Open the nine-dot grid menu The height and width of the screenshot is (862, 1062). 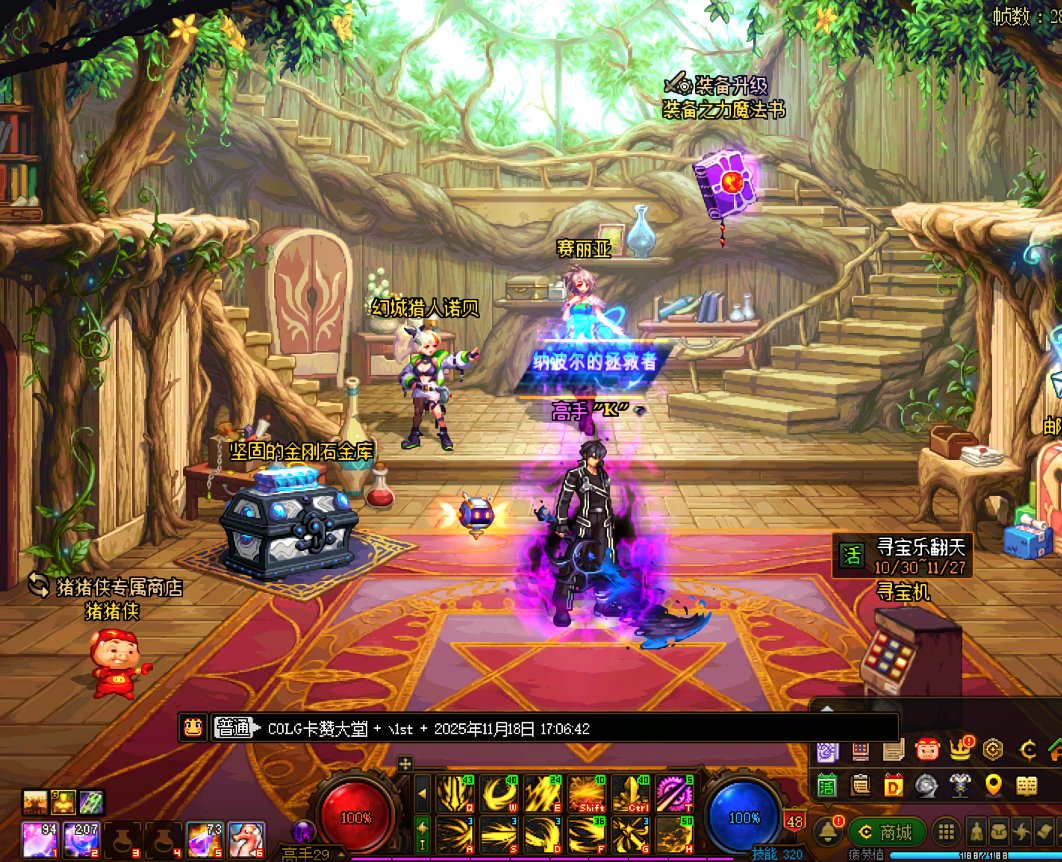click(x=945, y=832)
